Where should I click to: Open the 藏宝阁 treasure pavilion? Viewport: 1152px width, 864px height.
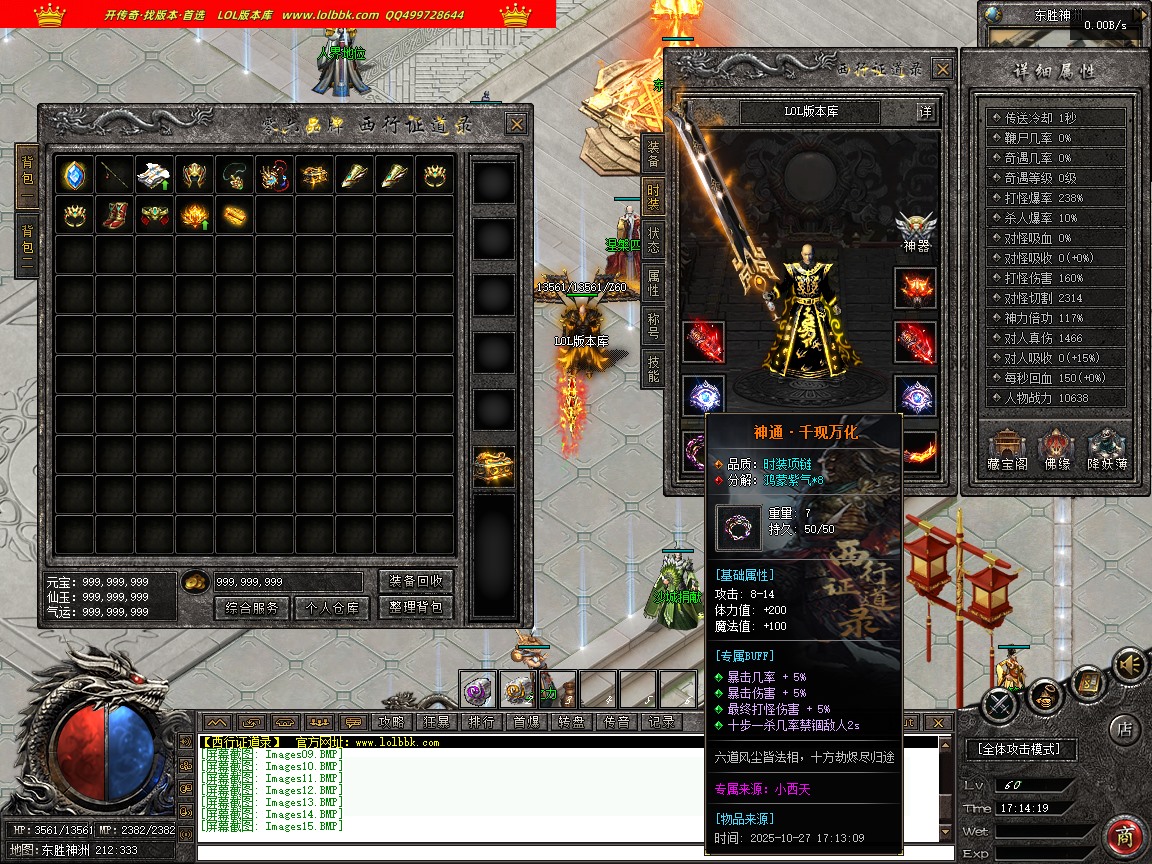[x=1008, y=450]
